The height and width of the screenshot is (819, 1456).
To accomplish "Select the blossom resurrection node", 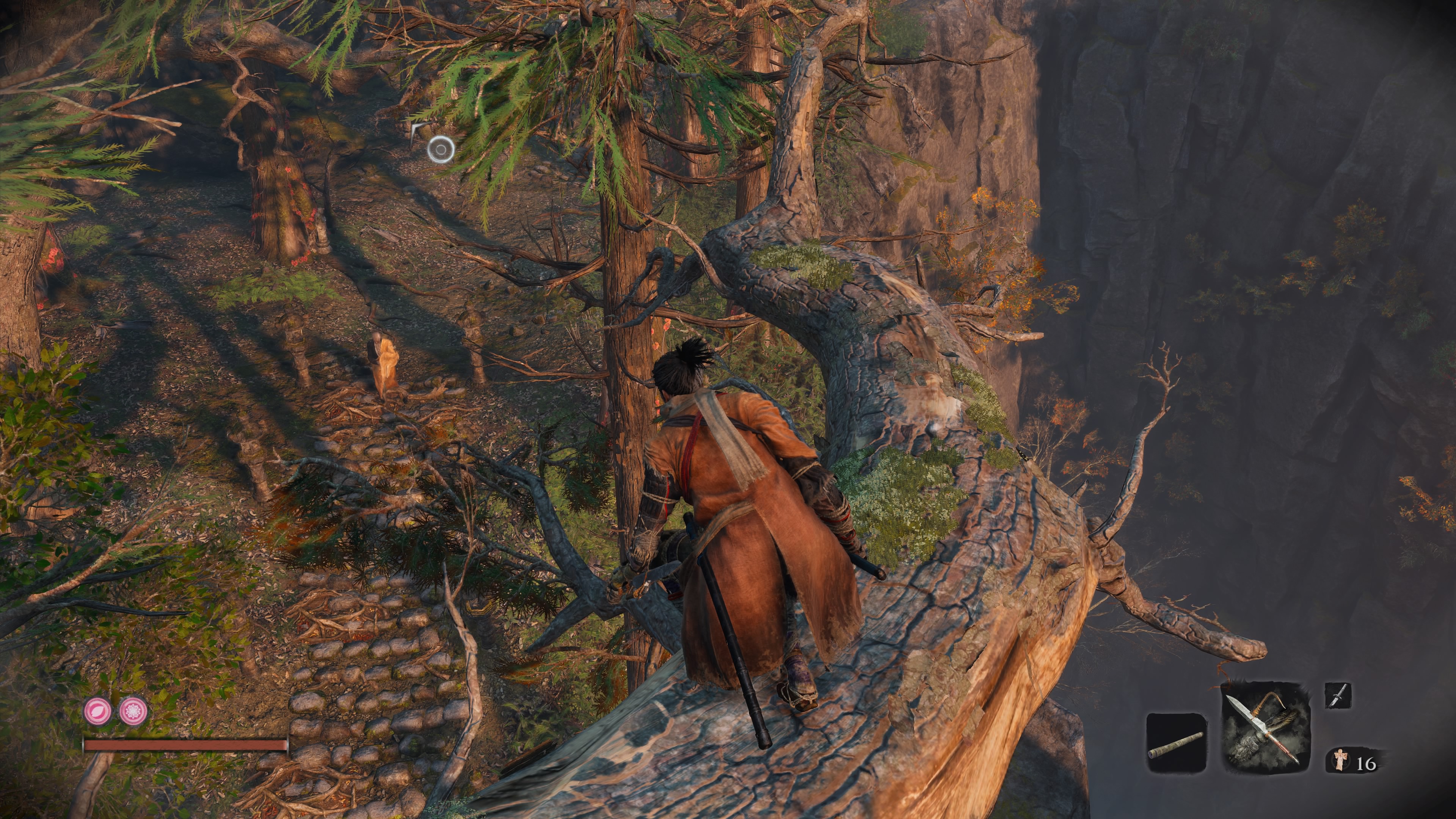I will coord(133,711).
